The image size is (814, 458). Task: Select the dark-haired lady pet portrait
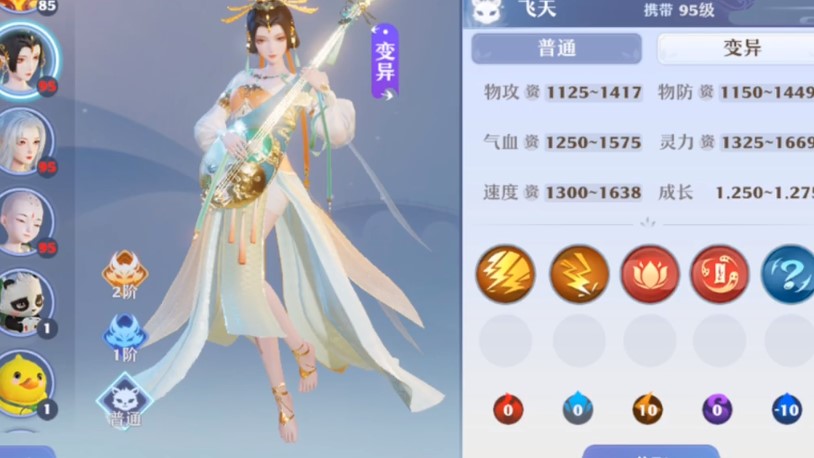27,59
